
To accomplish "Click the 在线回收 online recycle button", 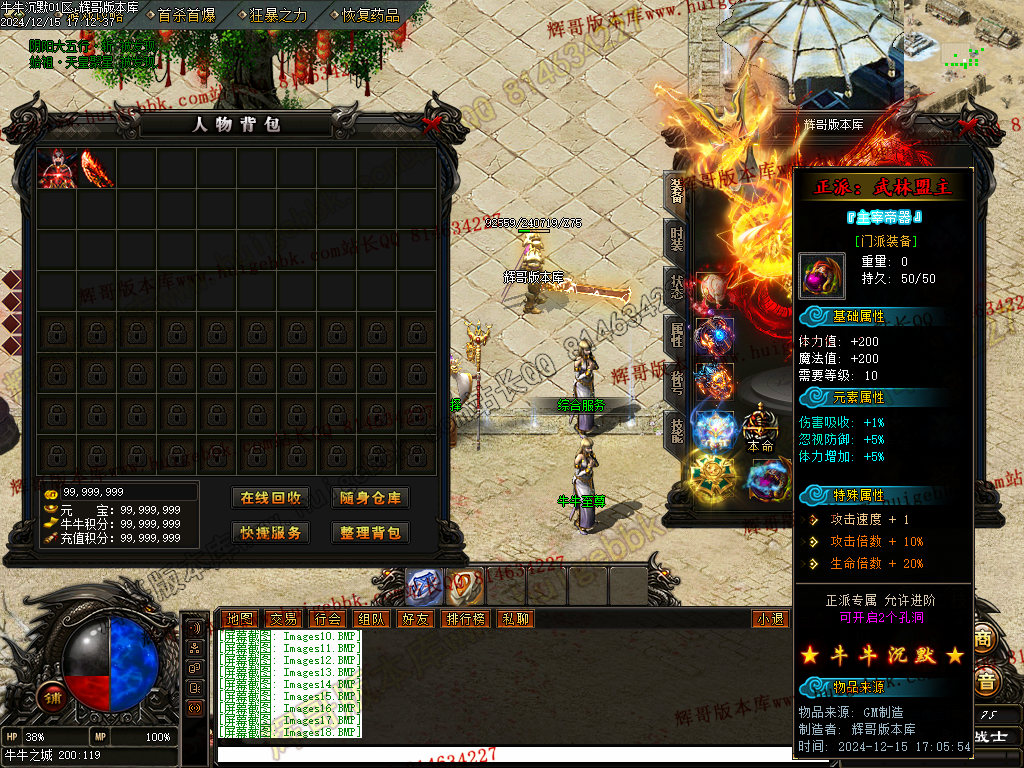I will coord(271,498).
